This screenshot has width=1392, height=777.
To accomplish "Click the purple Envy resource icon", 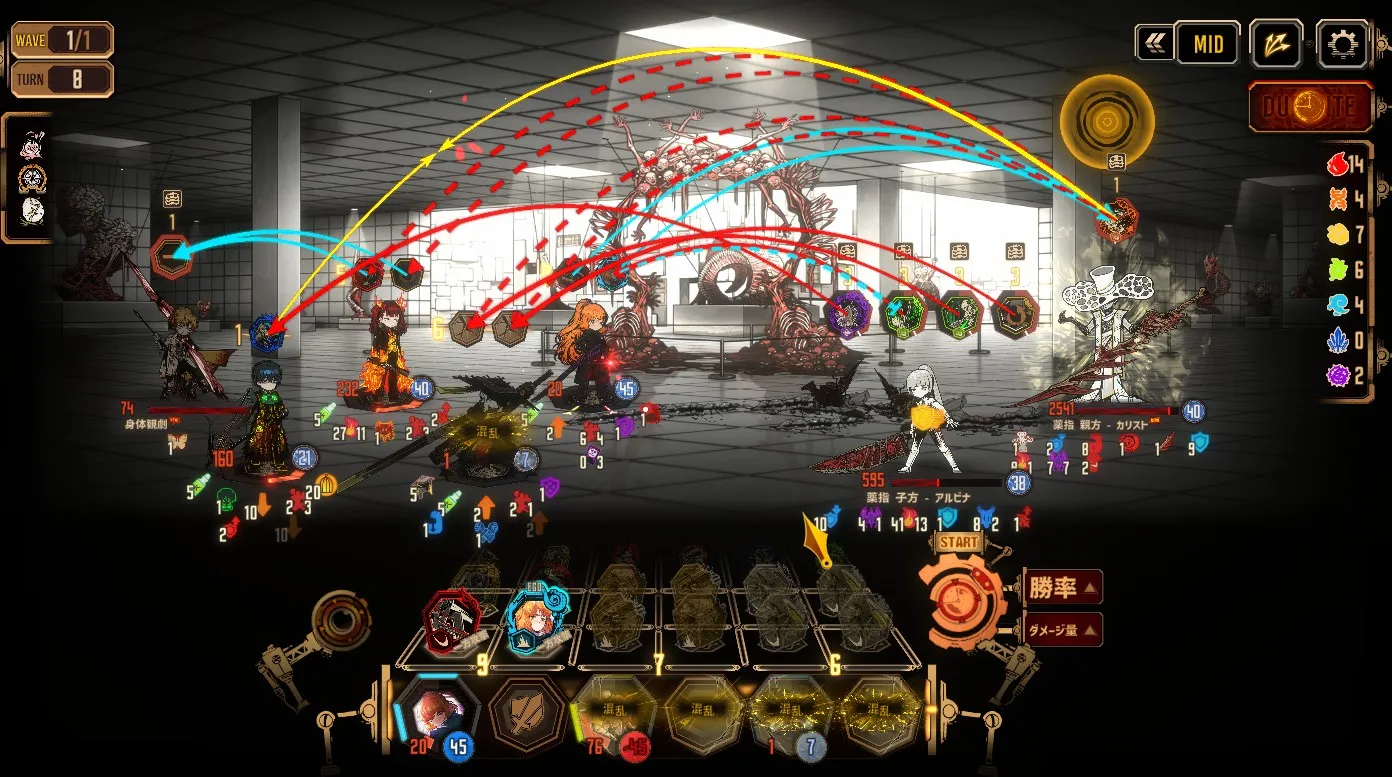I will (x=1337, y=375).
